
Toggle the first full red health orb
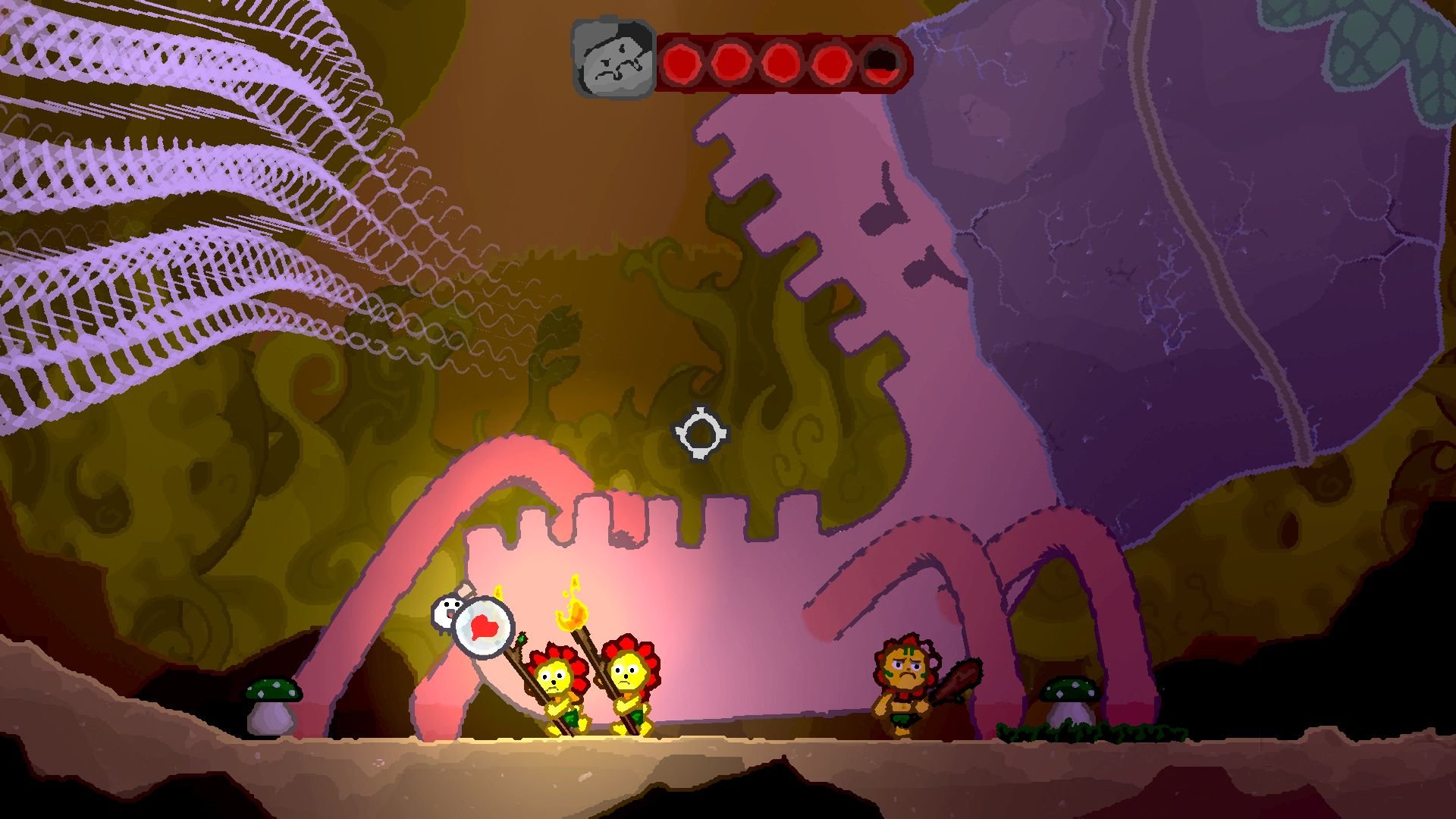pos(682,61)
